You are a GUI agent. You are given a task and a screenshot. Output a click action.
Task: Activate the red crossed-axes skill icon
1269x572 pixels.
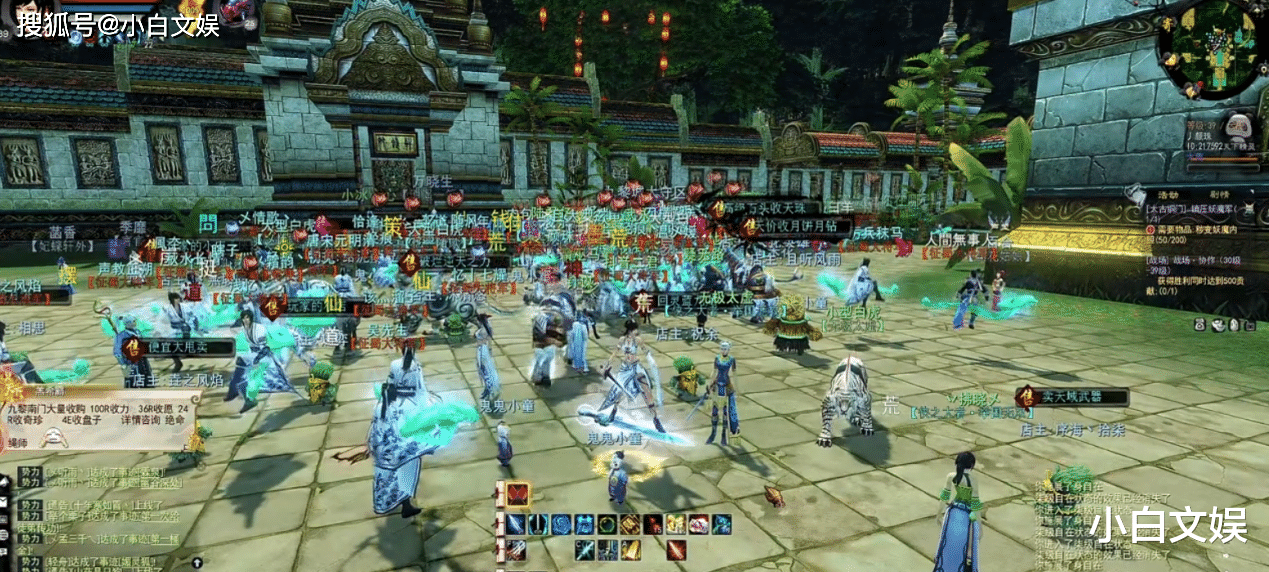click(x=517, y=495)
